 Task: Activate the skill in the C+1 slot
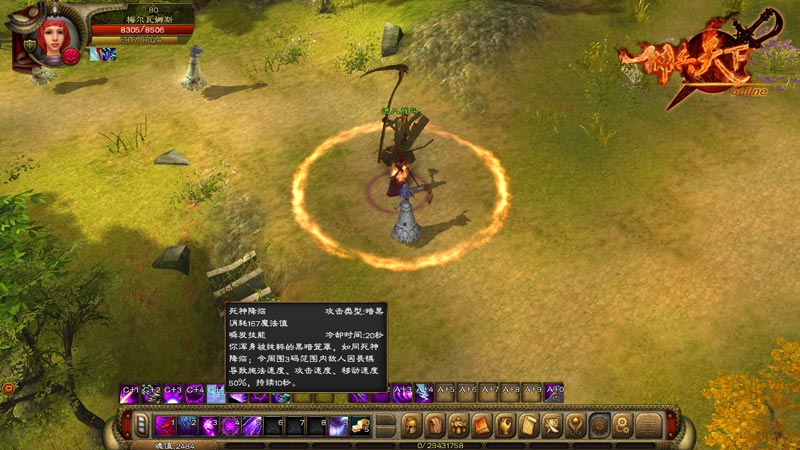[129, 394]
